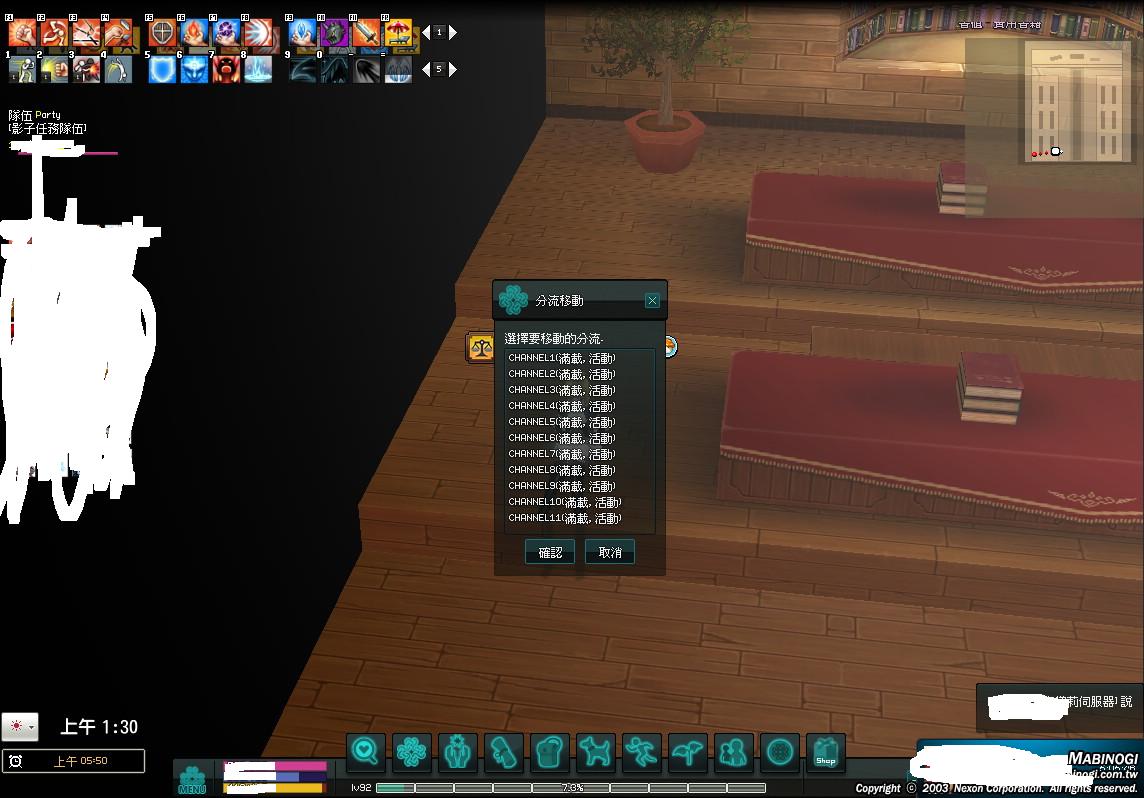Cancel the channel move with 取消
The image size is (1144, 798).
click(610, 552)
